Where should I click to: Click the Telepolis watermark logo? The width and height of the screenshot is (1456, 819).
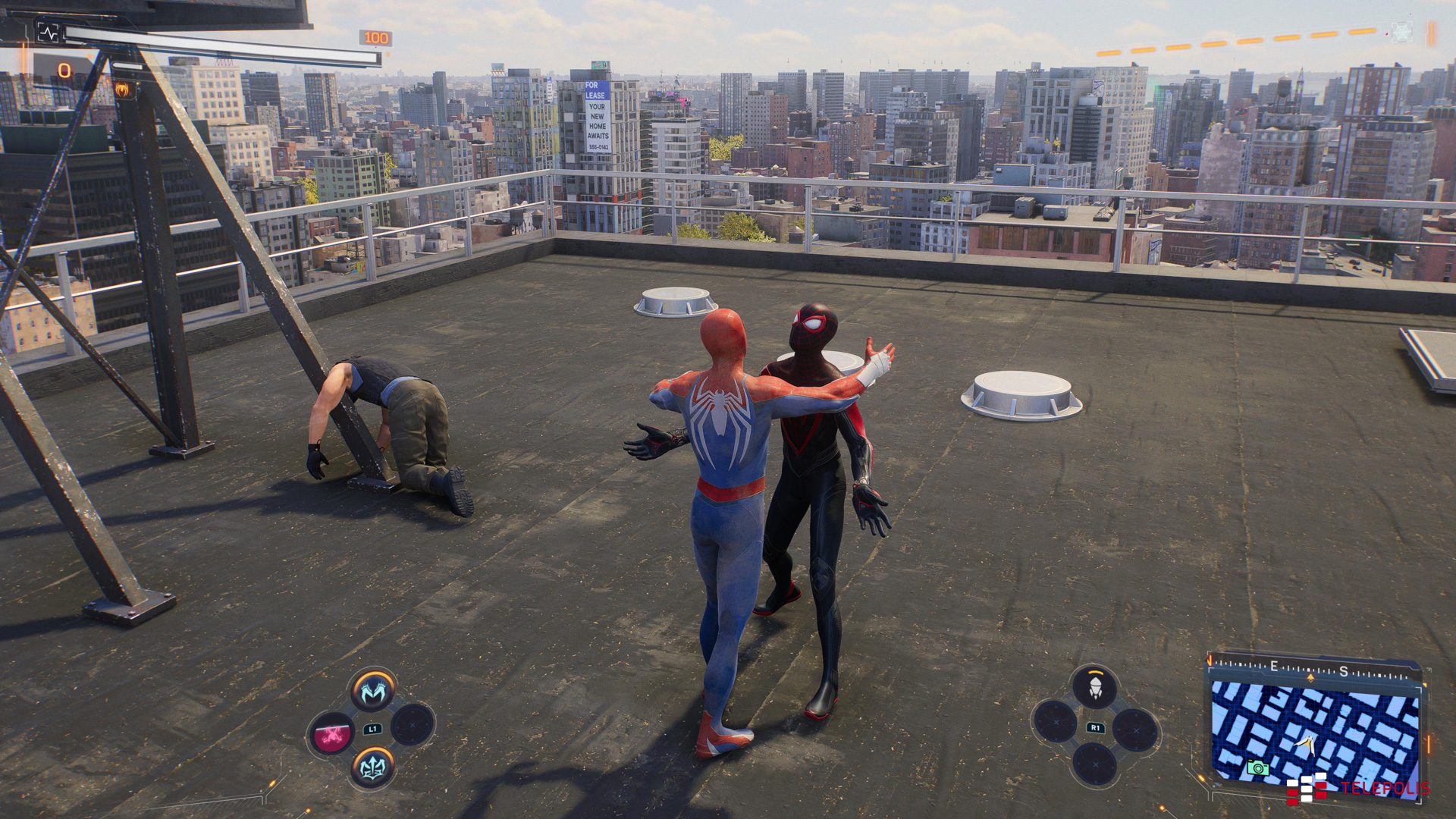pos(1357,789)
